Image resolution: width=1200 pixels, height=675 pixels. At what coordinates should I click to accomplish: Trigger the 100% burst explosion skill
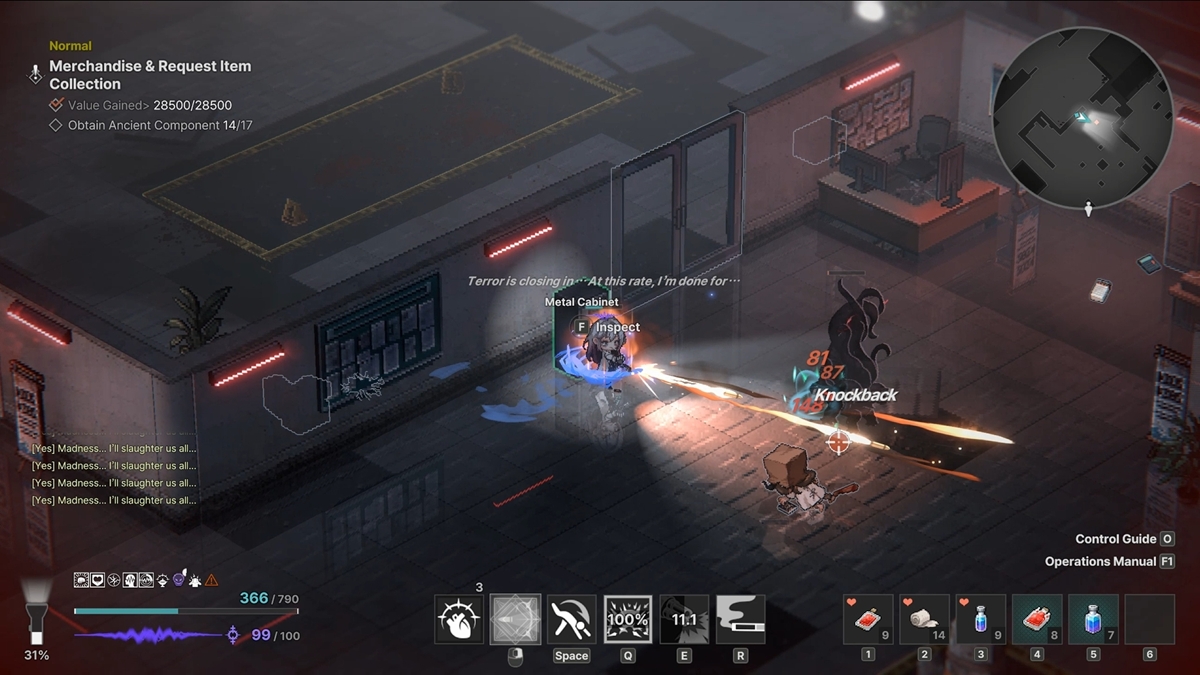628,620
